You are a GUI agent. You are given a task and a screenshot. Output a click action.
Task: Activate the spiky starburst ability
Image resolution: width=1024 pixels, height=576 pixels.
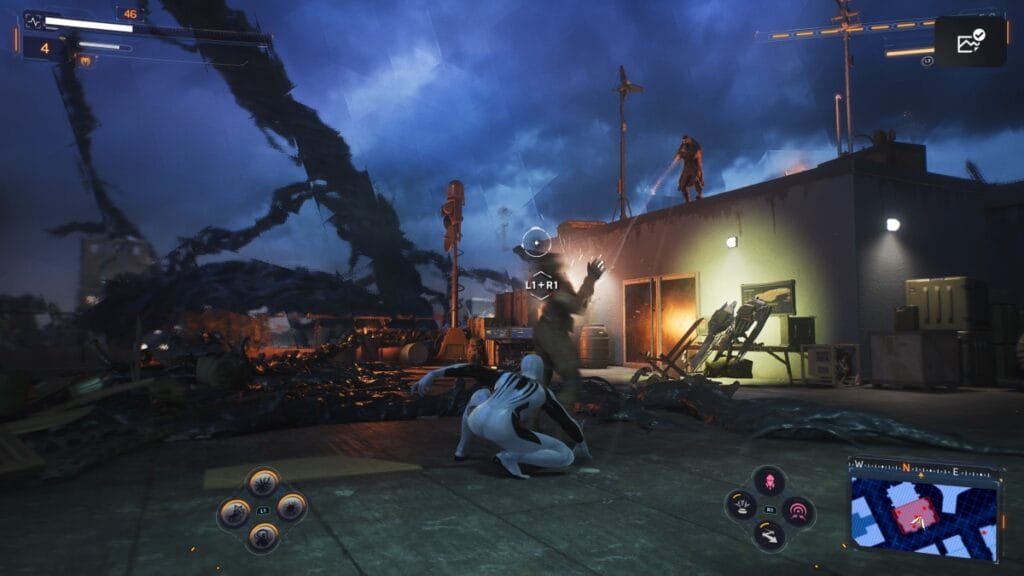[263, 482]
